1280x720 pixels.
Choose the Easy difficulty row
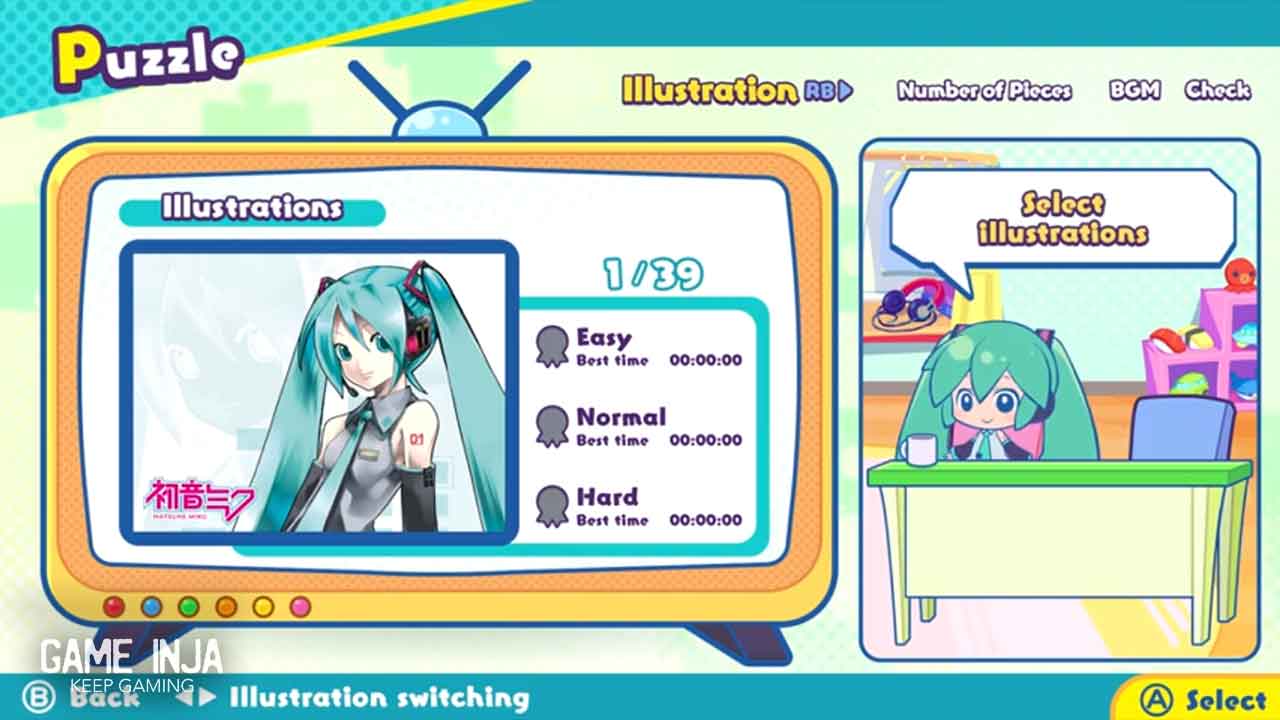coord(640,347)
